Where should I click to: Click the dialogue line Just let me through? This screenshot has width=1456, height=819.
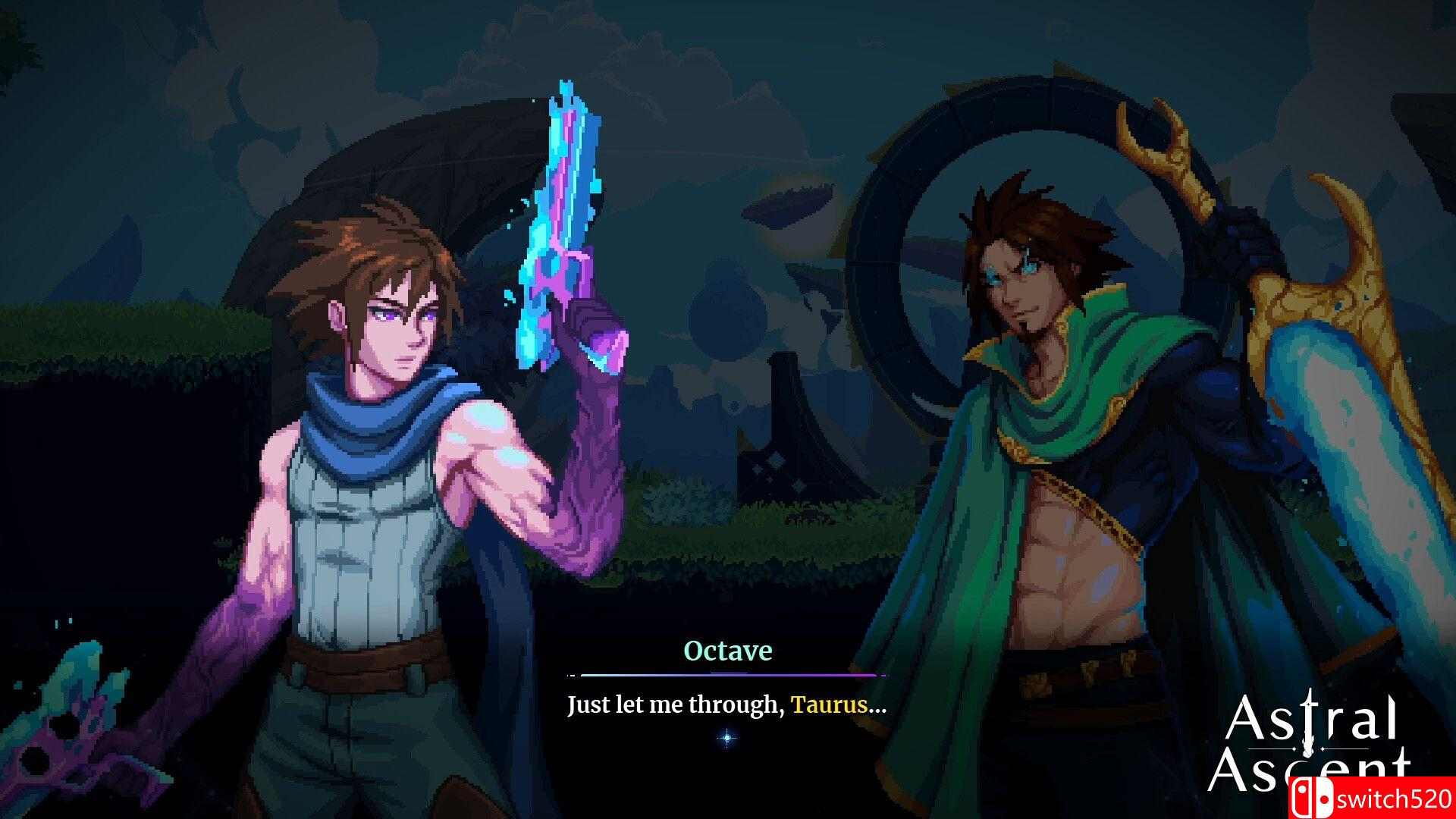click(667, 705)
